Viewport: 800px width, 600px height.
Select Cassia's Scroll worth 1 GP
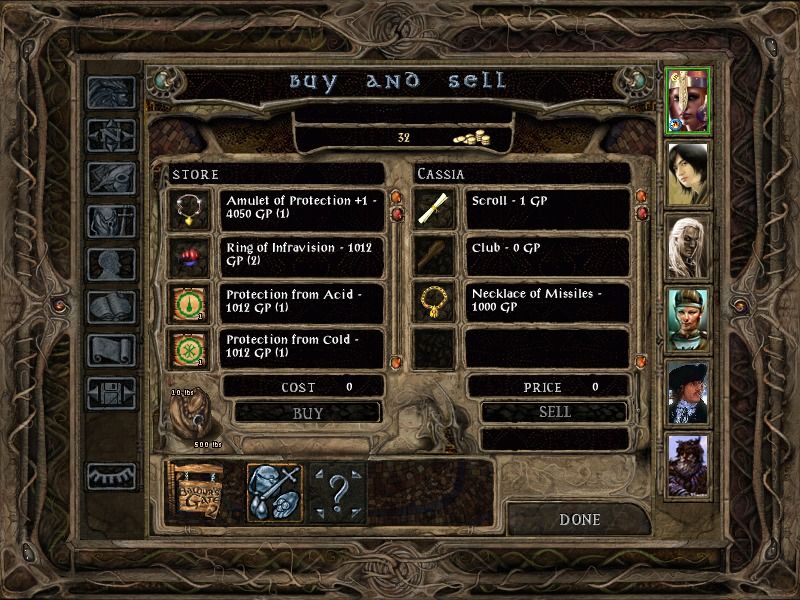coord(546,209)
